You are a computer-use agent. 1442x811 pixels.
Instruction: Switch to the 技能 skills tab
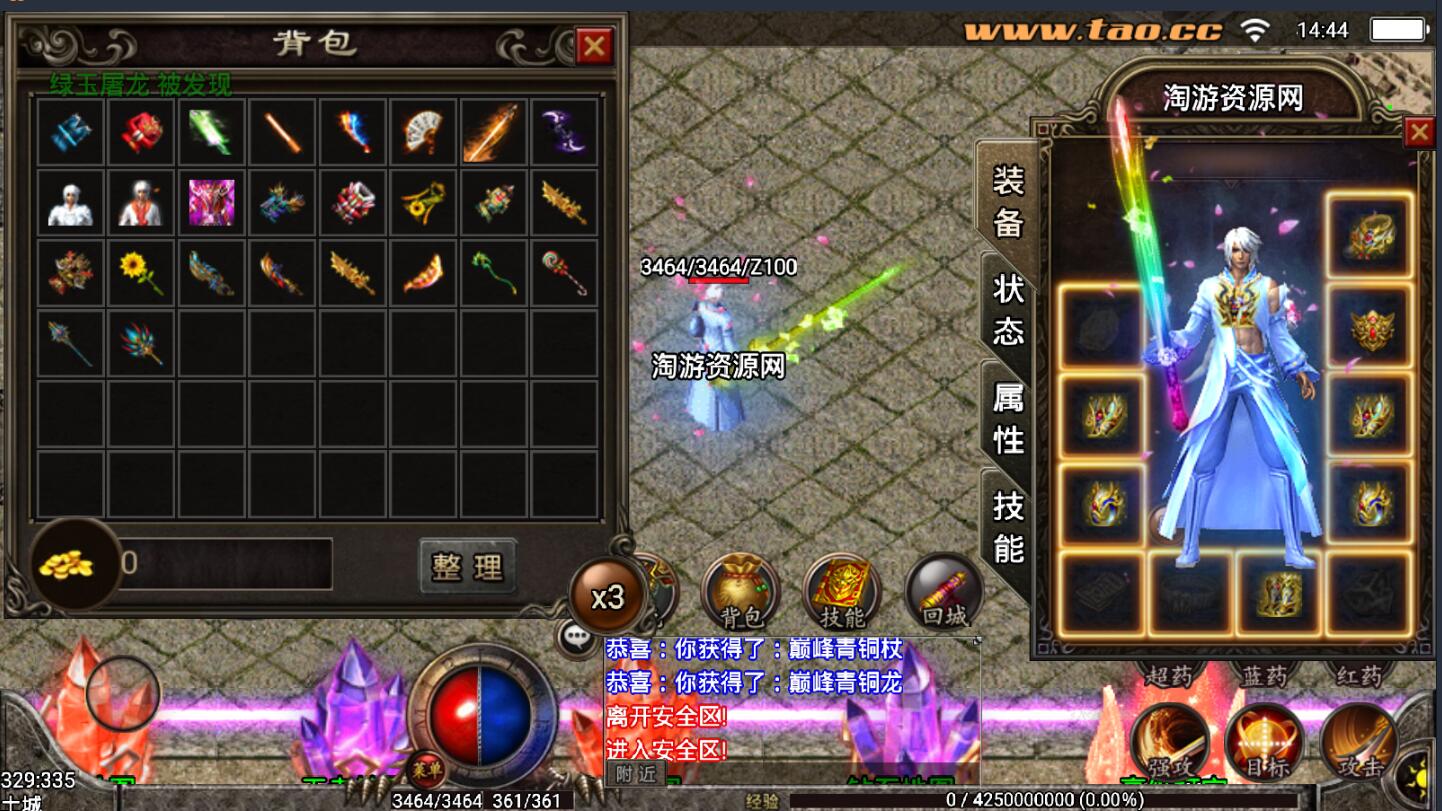pyautogui.click(x=1008, y=526)
